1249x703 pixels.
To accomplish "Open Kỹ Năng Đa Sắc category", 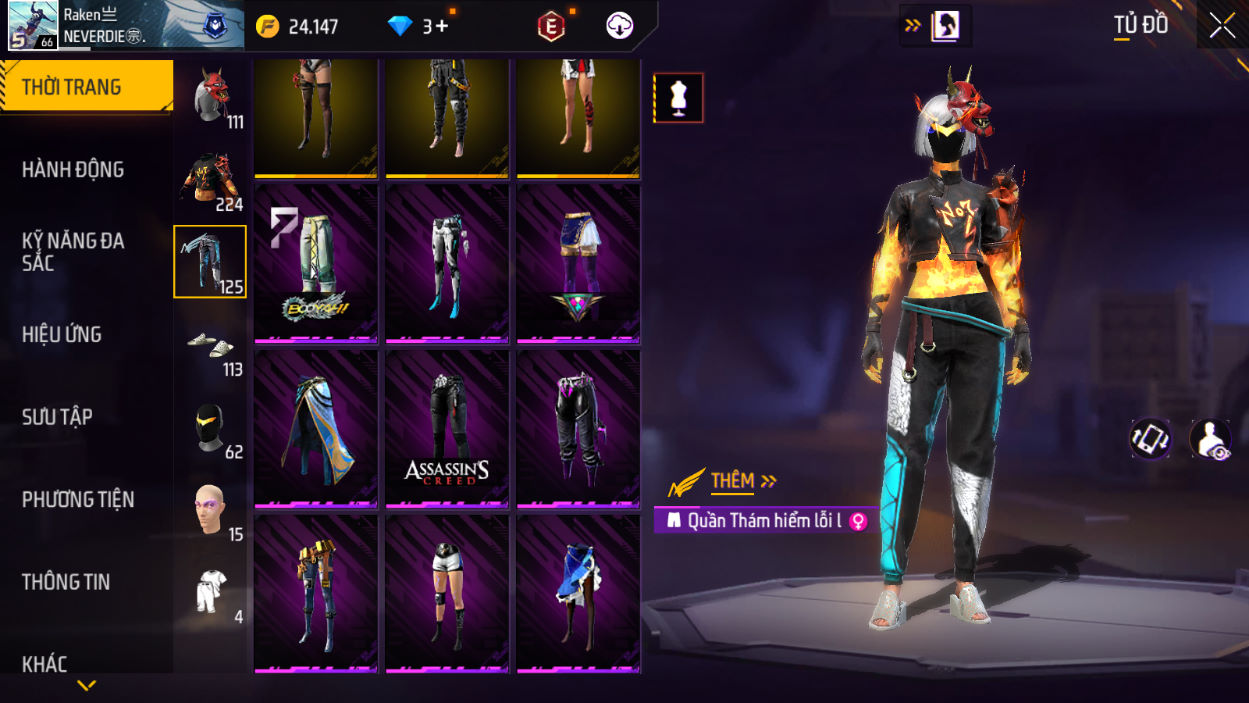I will tap(73, 252).
